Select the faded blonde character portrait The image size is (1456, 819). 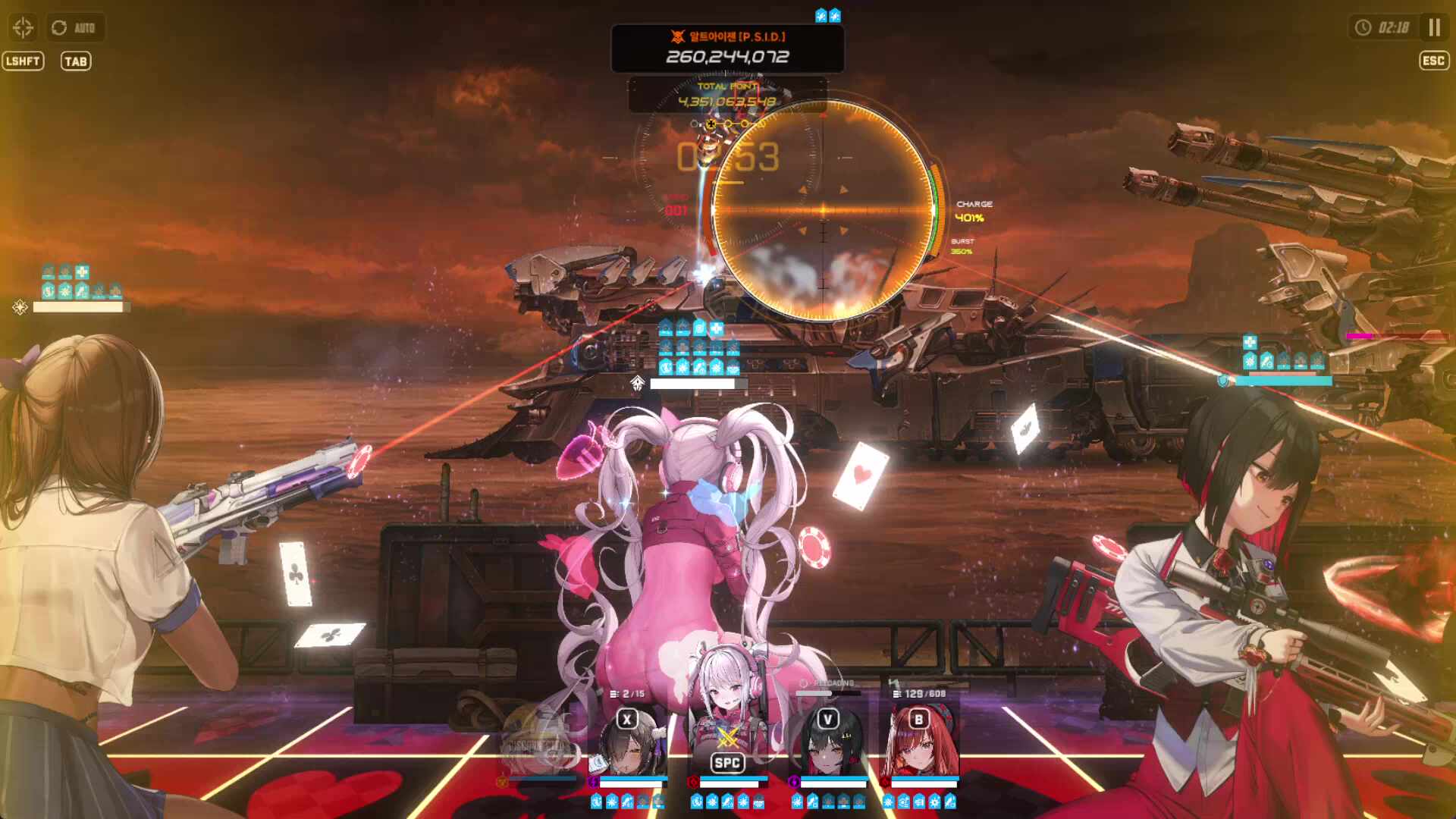click(x=540, y=743)
